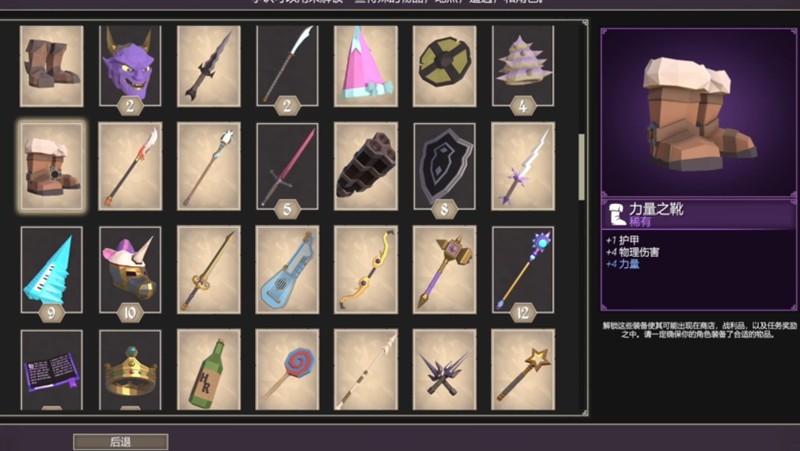
Task: Select the purple oni mask card
Action: point(130,66)
